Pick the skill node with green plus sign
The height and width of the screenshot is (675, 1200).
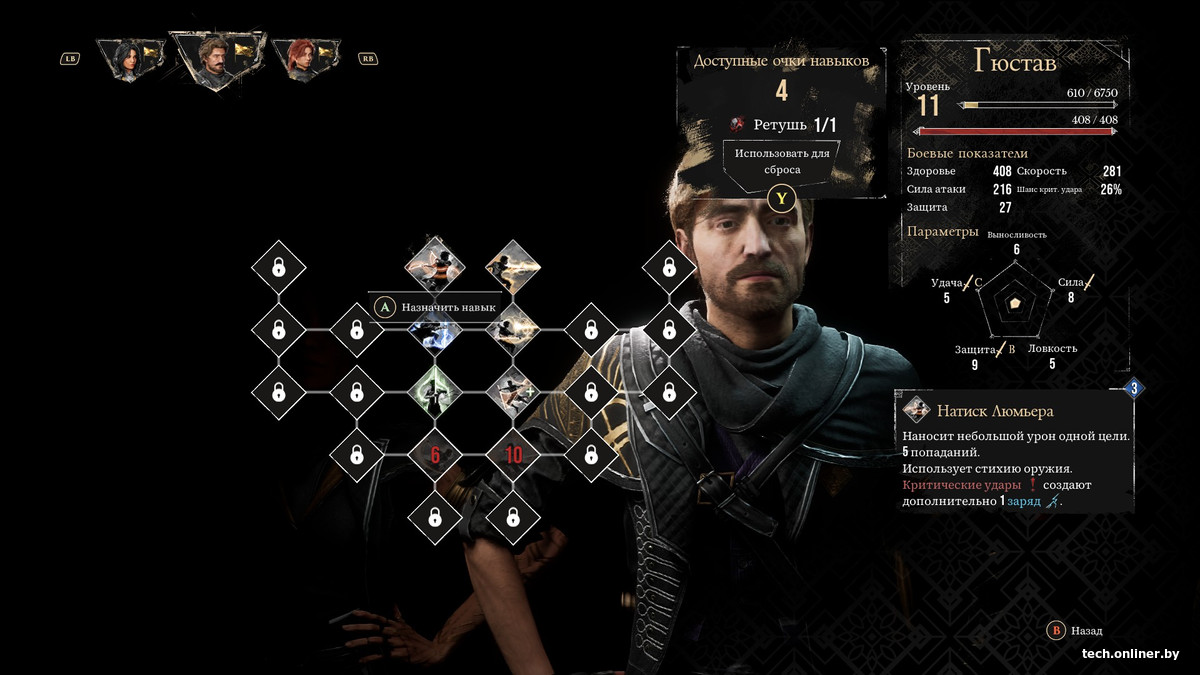513,391
